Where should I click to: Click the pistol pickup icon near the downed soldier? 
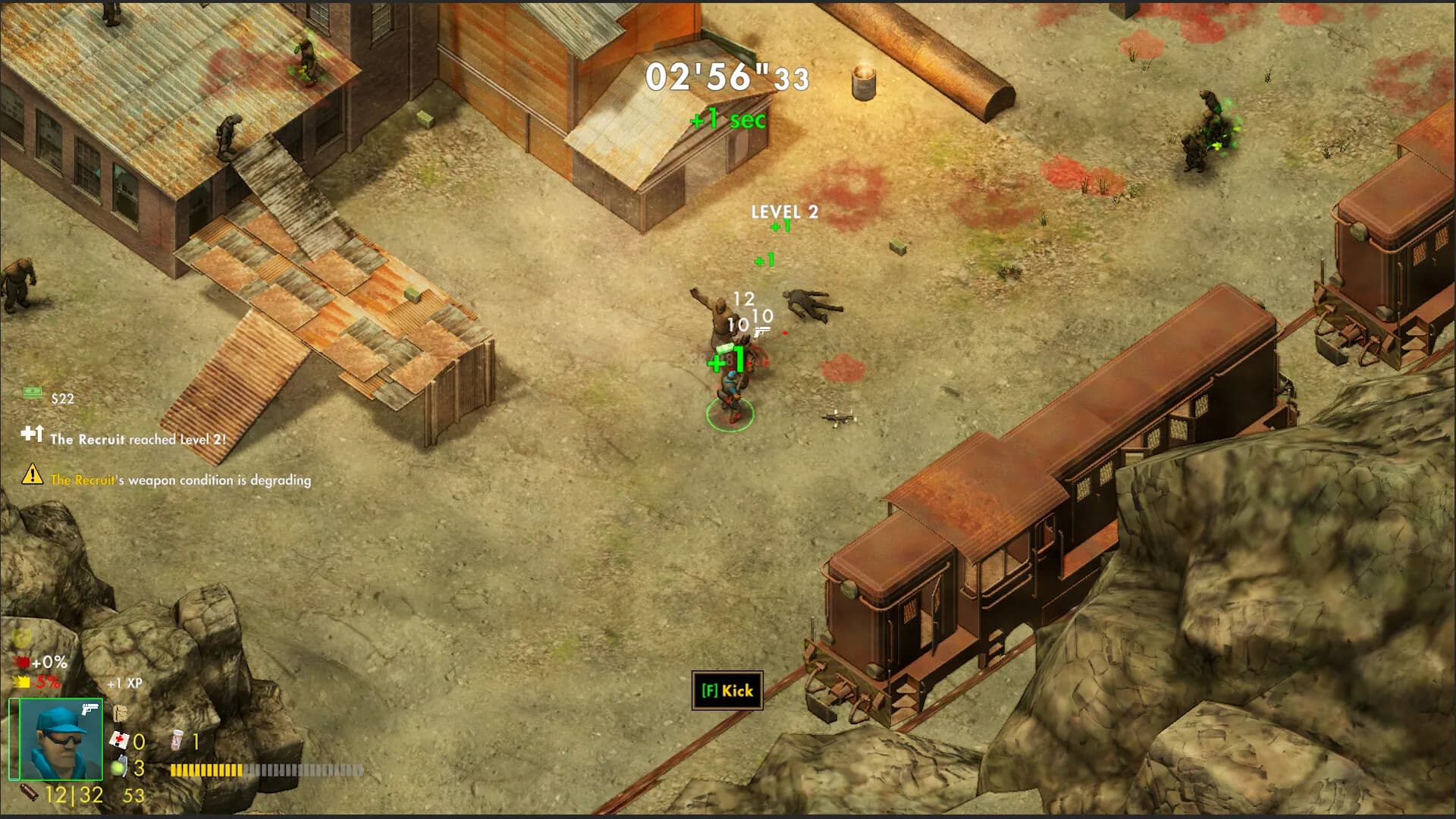(761, 332)
